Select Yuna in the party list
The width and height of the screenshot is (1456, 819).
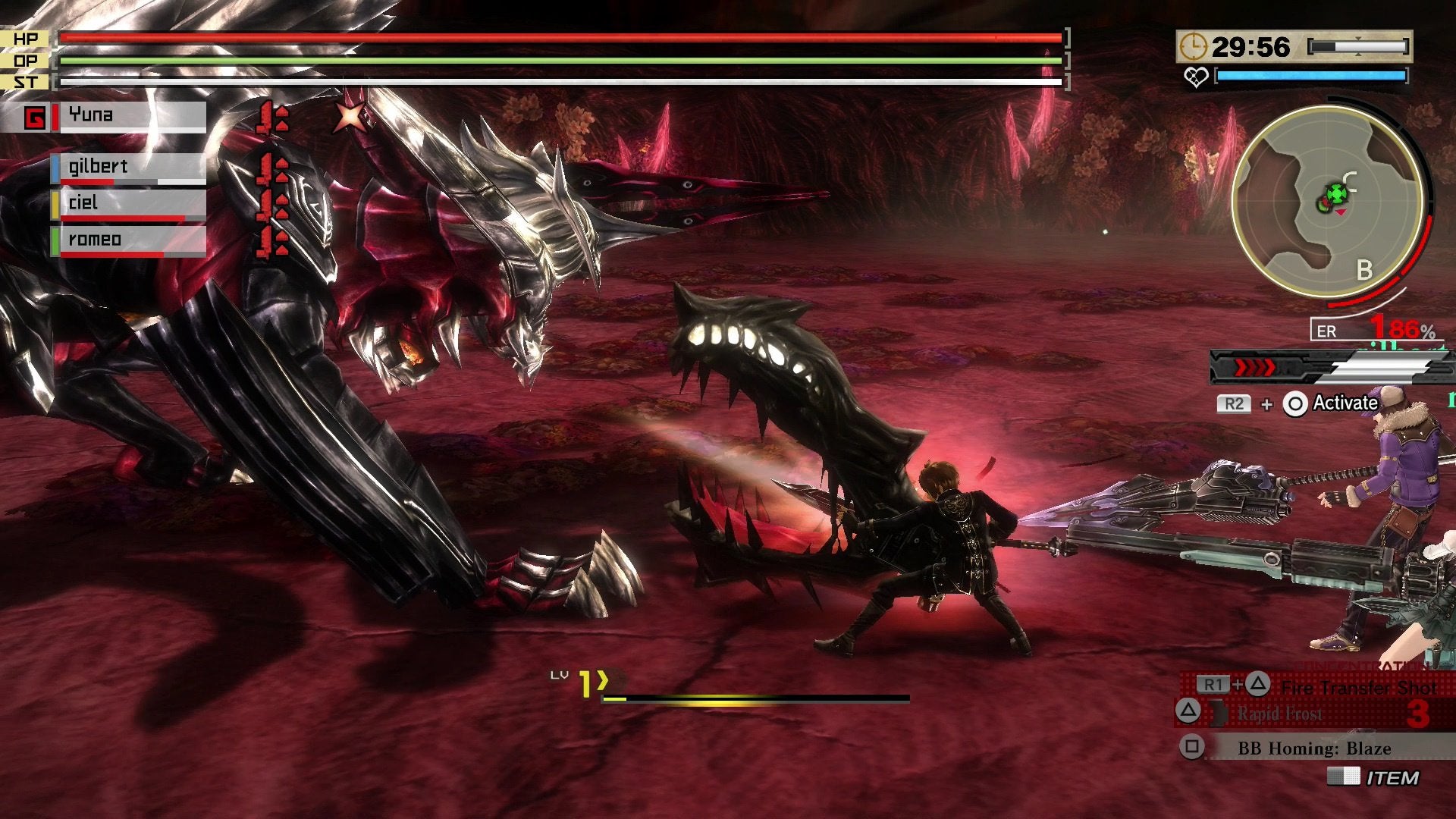click(x=130, y=116)
